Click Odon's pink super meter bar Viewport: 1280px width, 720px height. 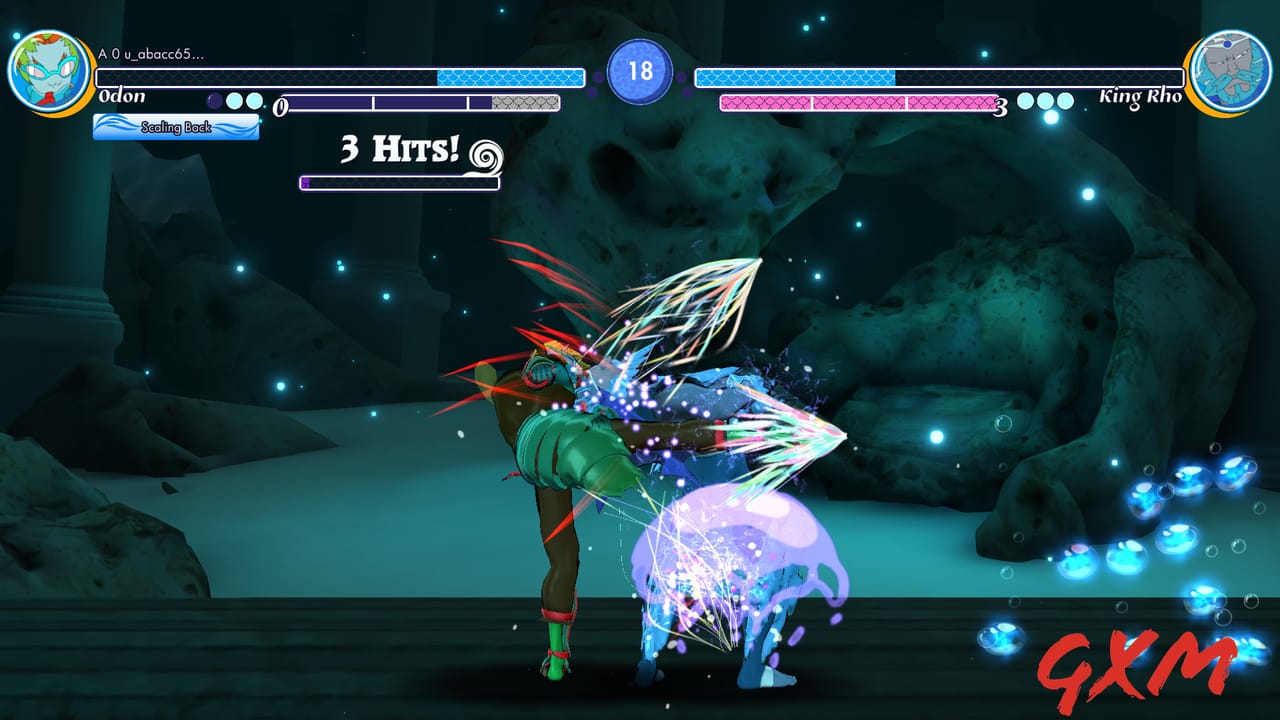click(855, 101)
